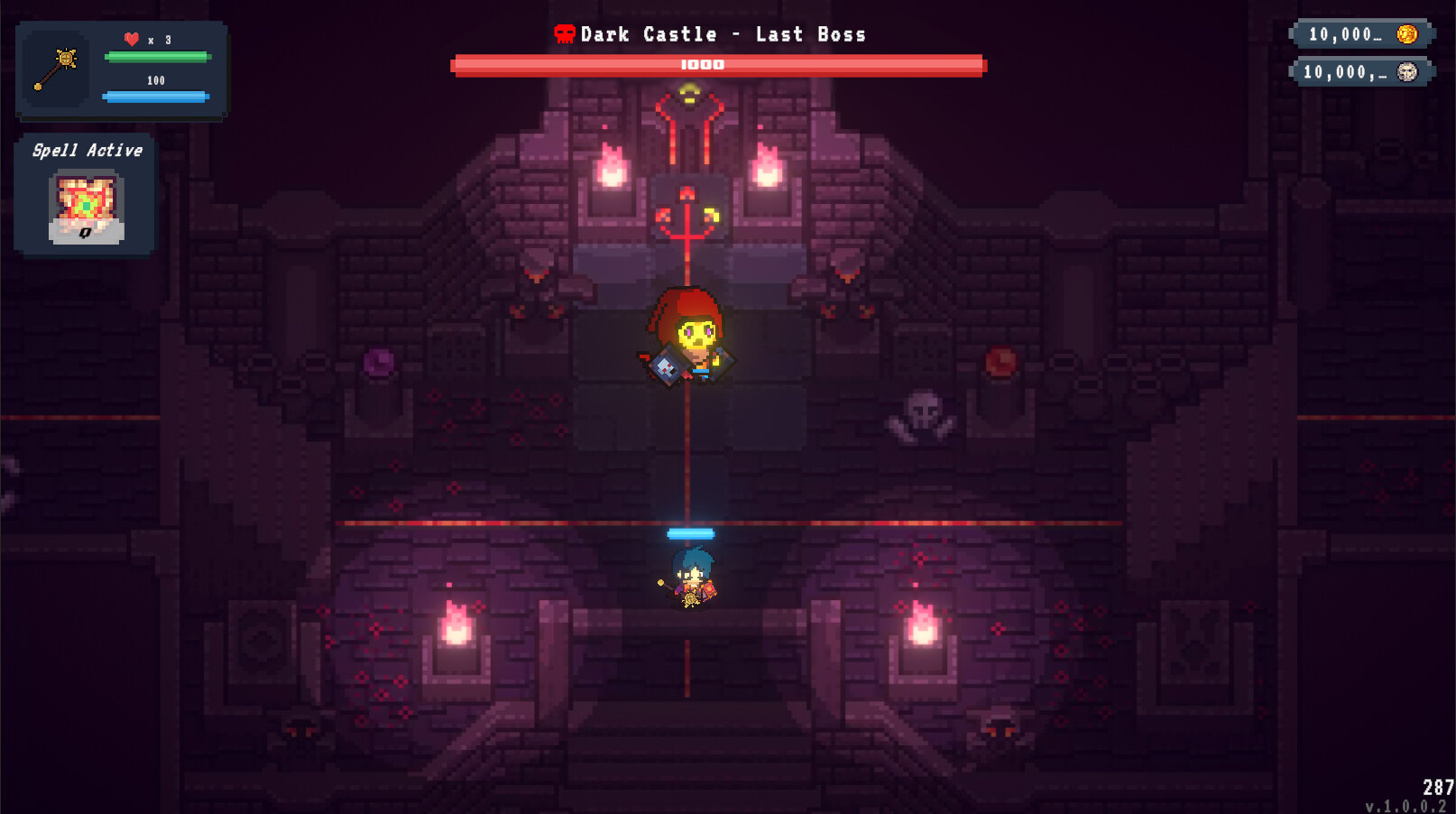Click the red skull icon beside boss name
The width and height of the screenshot is (1456, 814).
[x=564, y=33]
